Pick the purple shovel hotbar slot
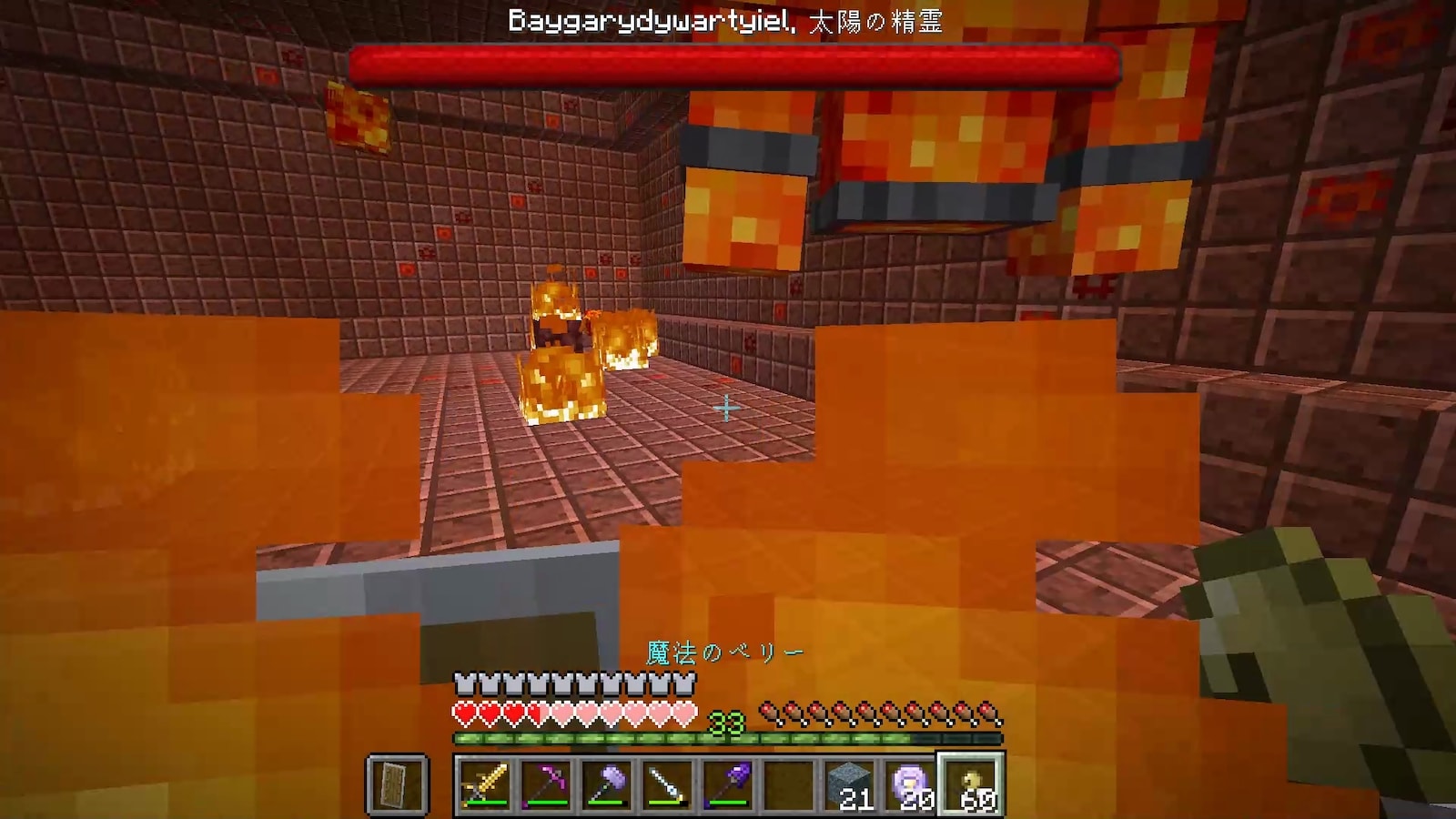The width and height of the screenshot is (1456, 819). tap(728, 784)
